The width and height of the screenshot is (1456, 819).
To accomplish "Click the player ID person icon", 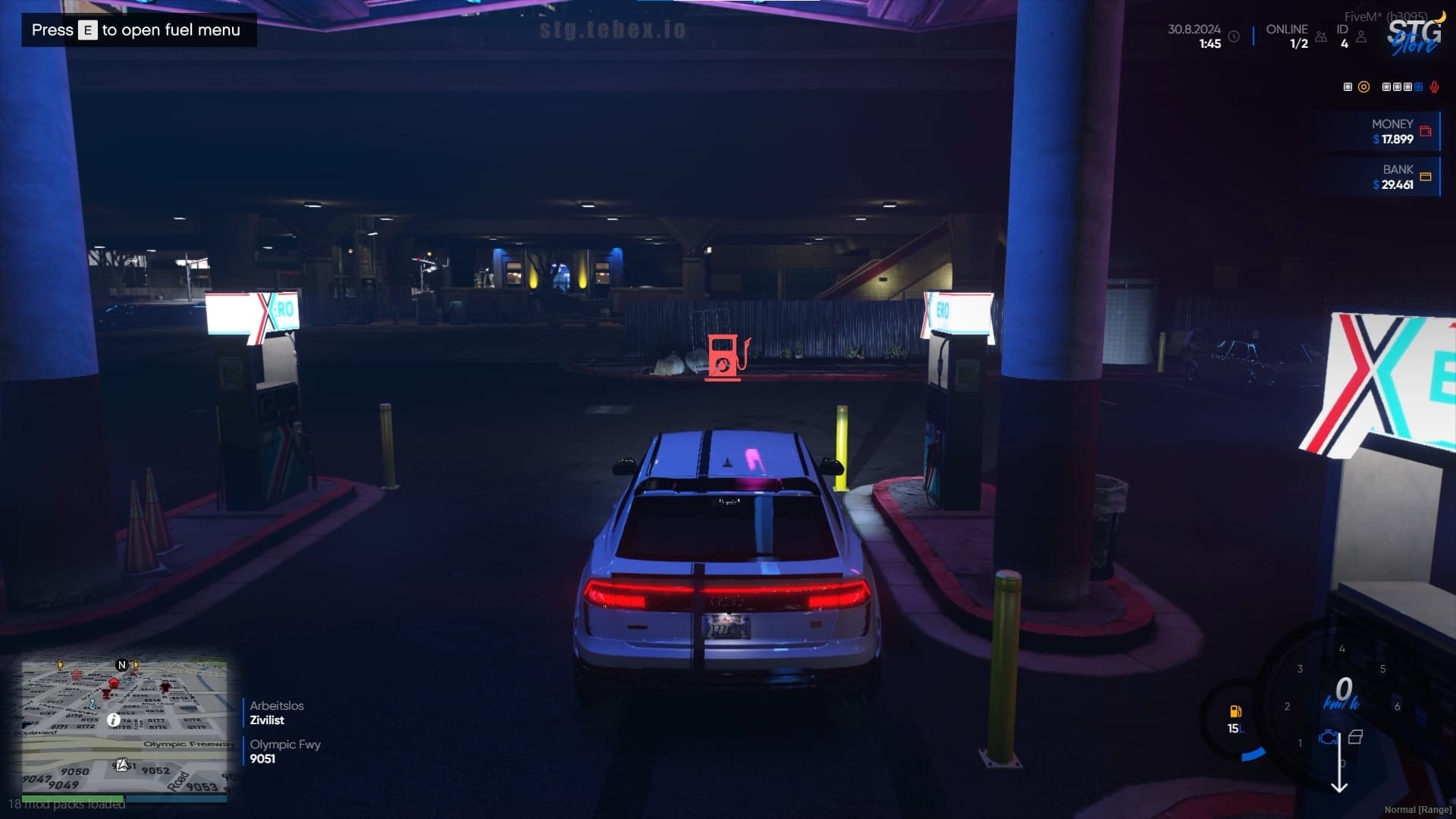I will pos(1361,36).
